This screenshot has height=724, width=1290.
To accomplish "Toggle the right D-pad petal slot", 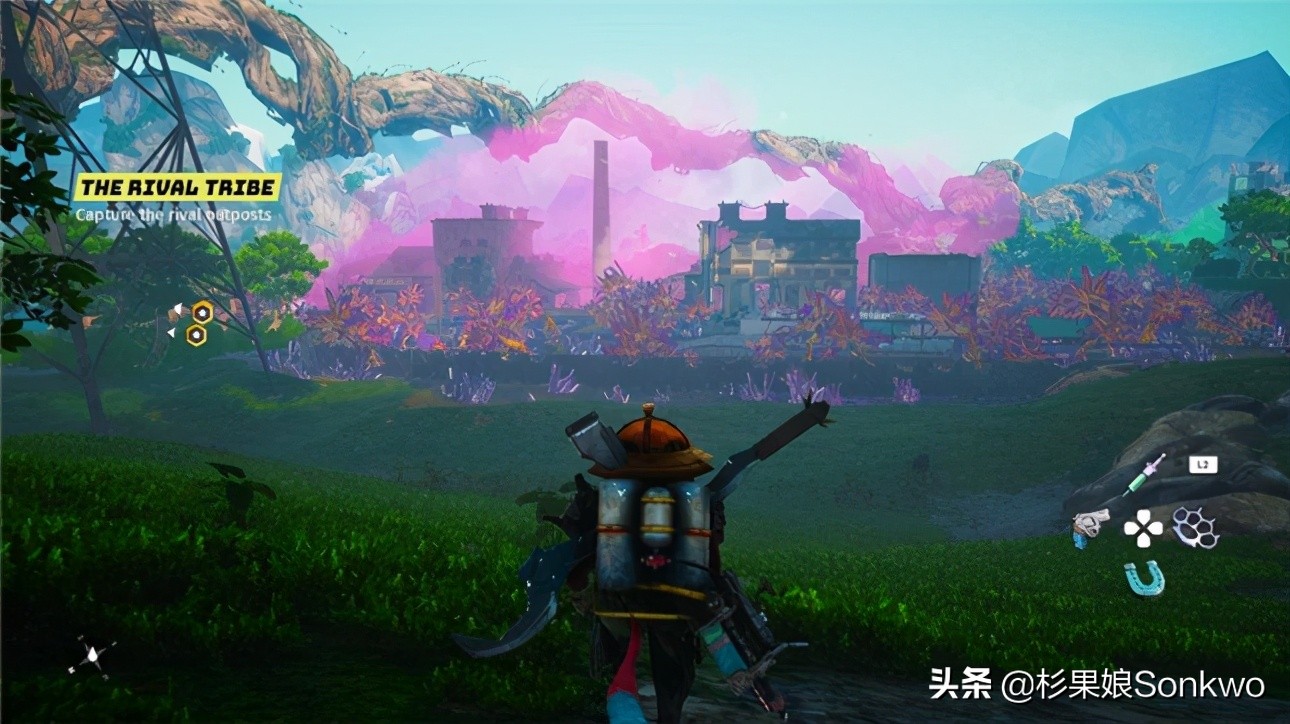I will [x=1157, y=528].
